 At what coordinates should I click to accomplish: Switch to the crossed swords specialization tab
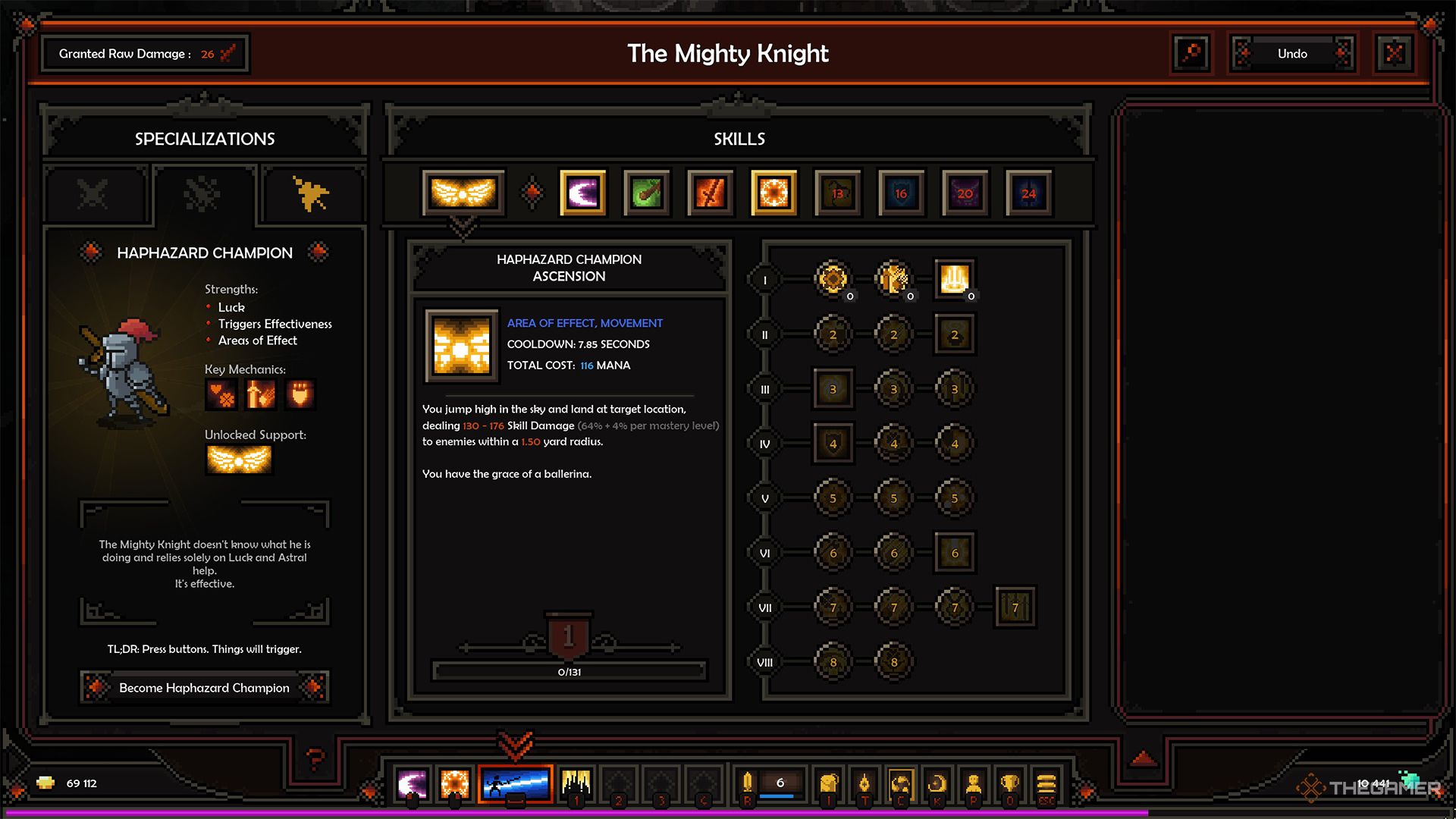pyautogui.click(x=94, y=194)
